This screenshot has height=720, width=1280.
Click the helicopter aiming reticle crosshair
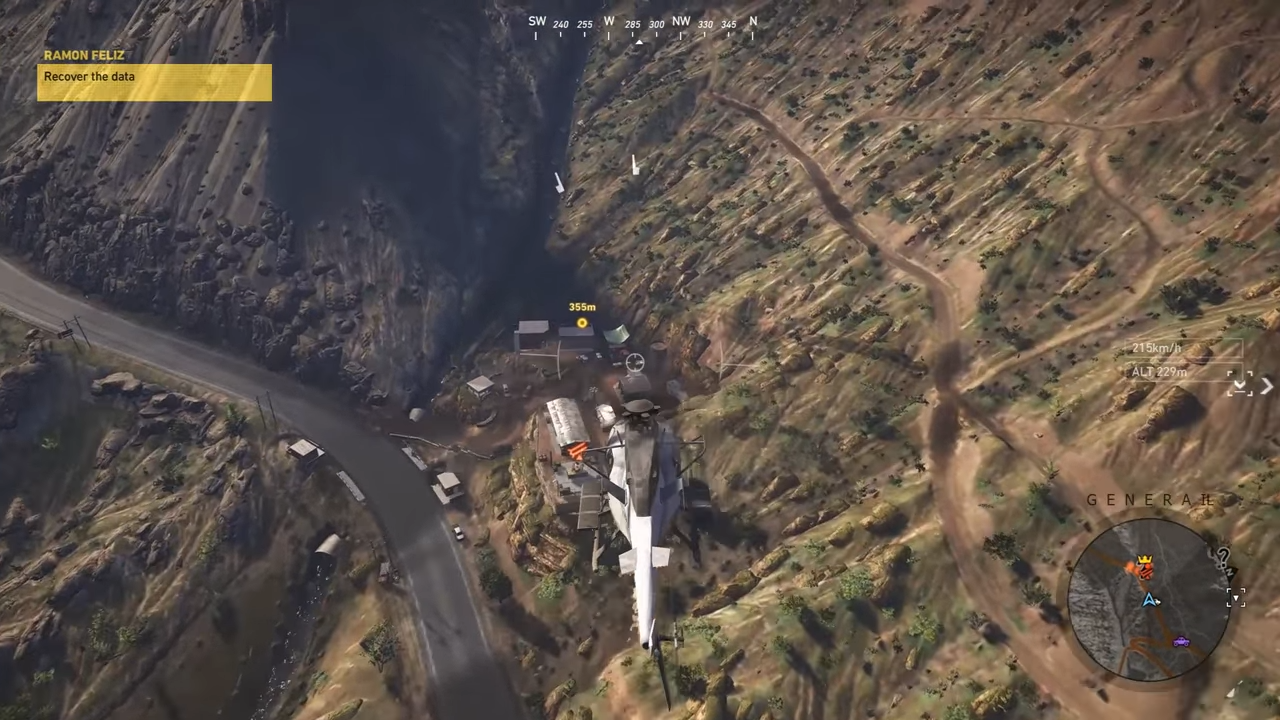pos(635,363)
